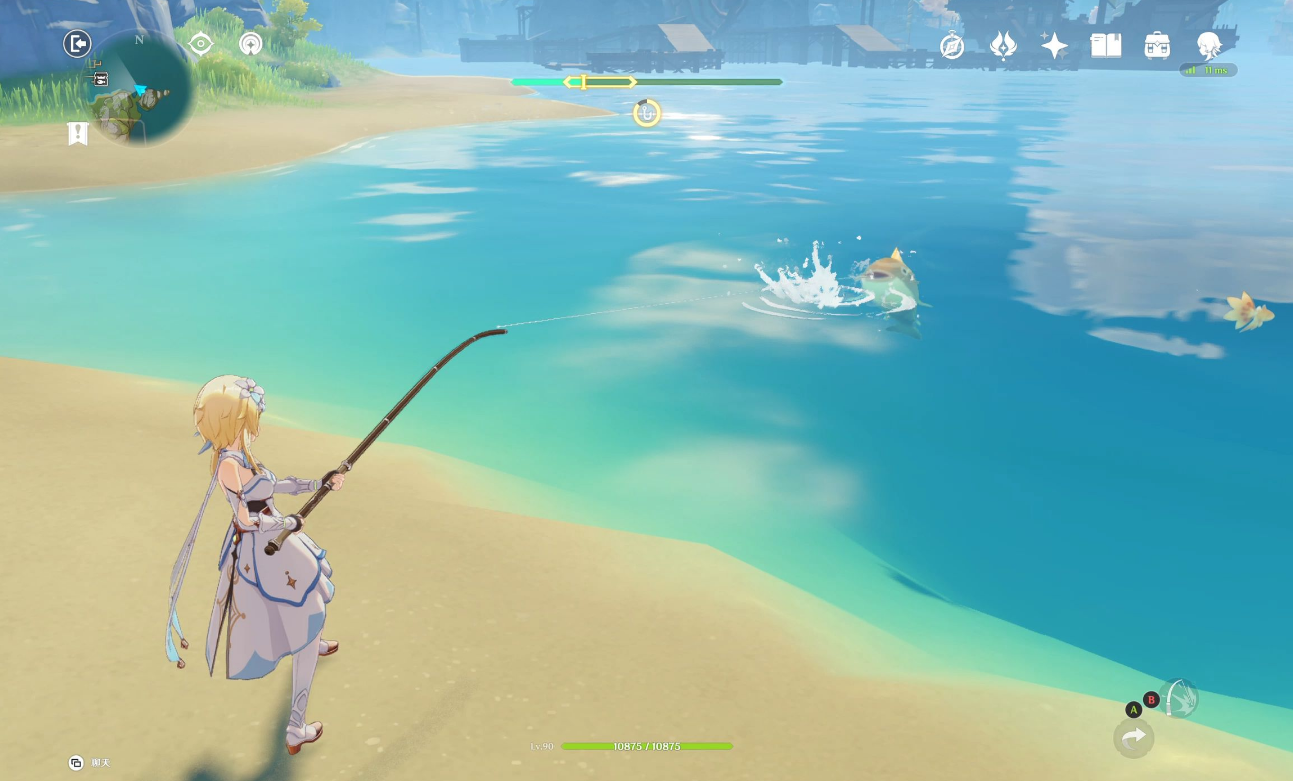This screenshot has width=1293, height=781.
Task: Open the backpack inventory
Action: click(x=1157, y=45)
